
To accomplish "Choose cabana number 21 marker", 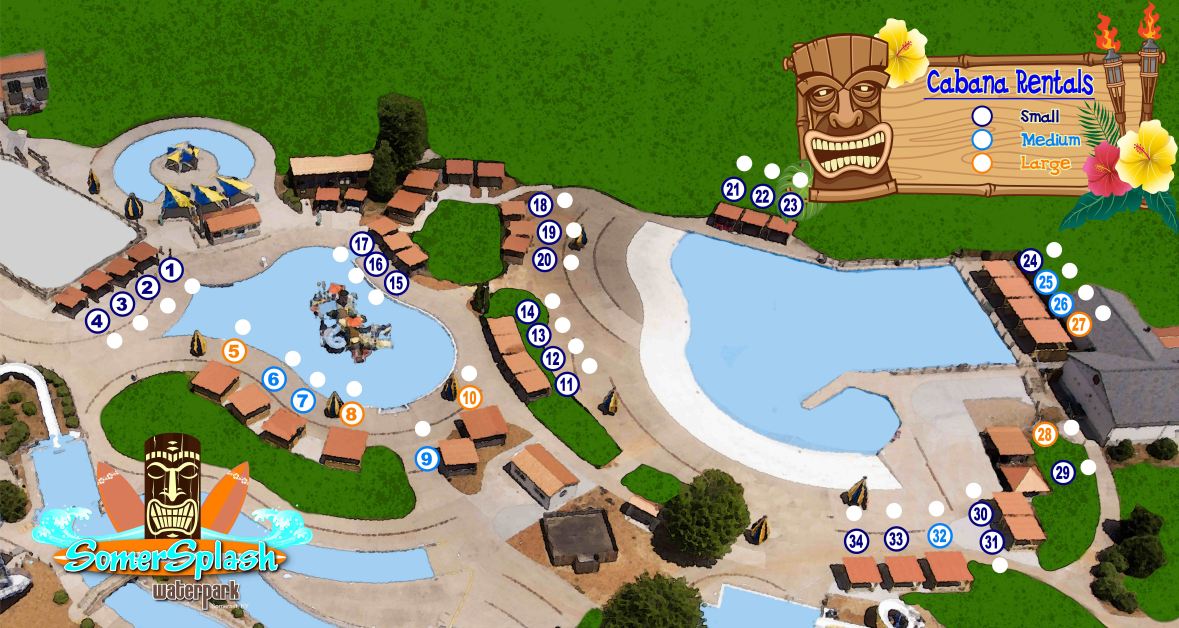I will 733,189.
